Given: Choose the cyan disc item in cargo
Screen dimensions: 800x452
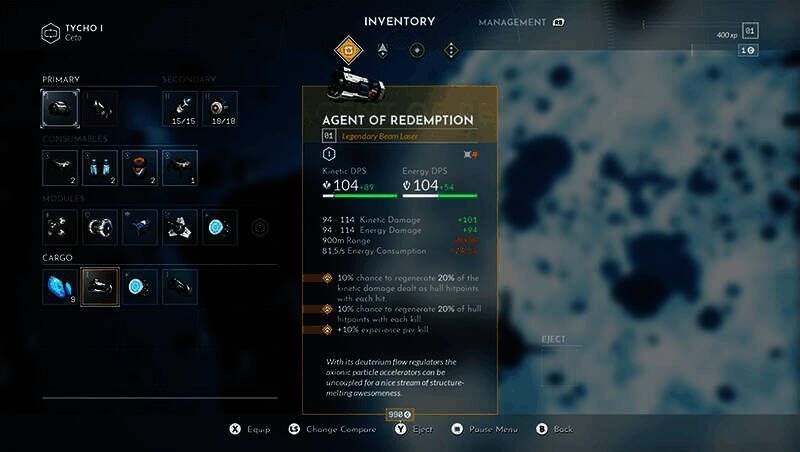Looking at the screenshot, I should (140, 286).
